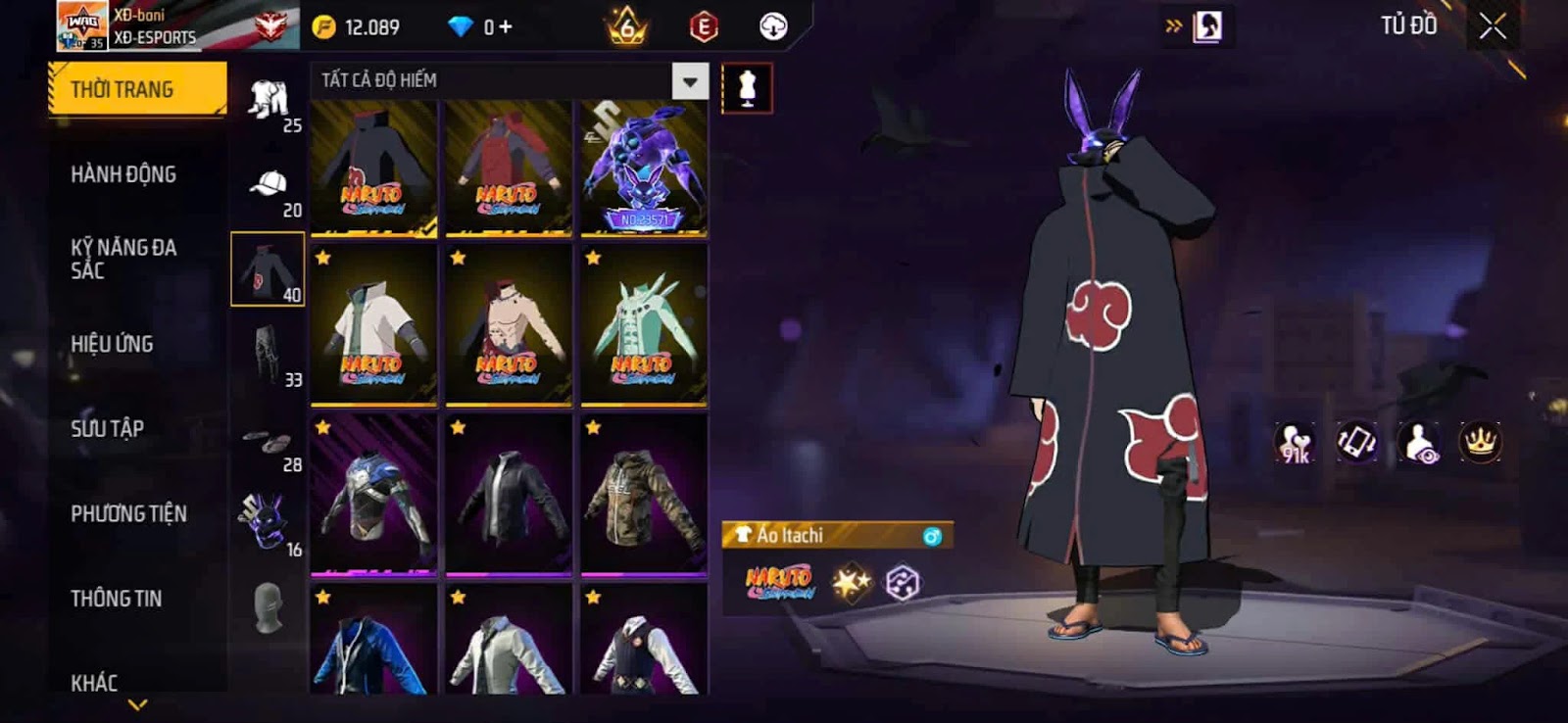Open the player profile avatar XĐ-boni

pos(82,25)
